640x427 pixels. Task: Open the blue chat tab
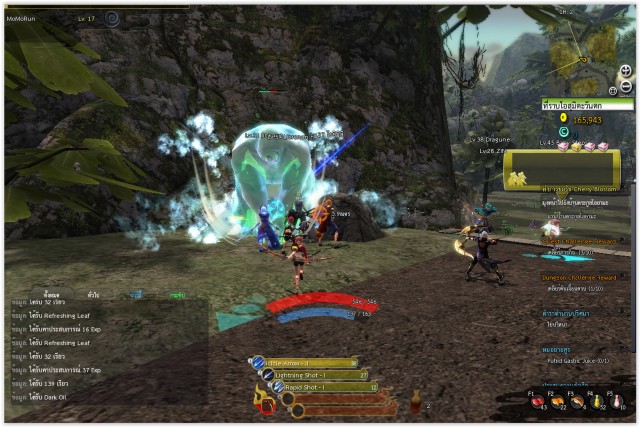tap(137, 295)
